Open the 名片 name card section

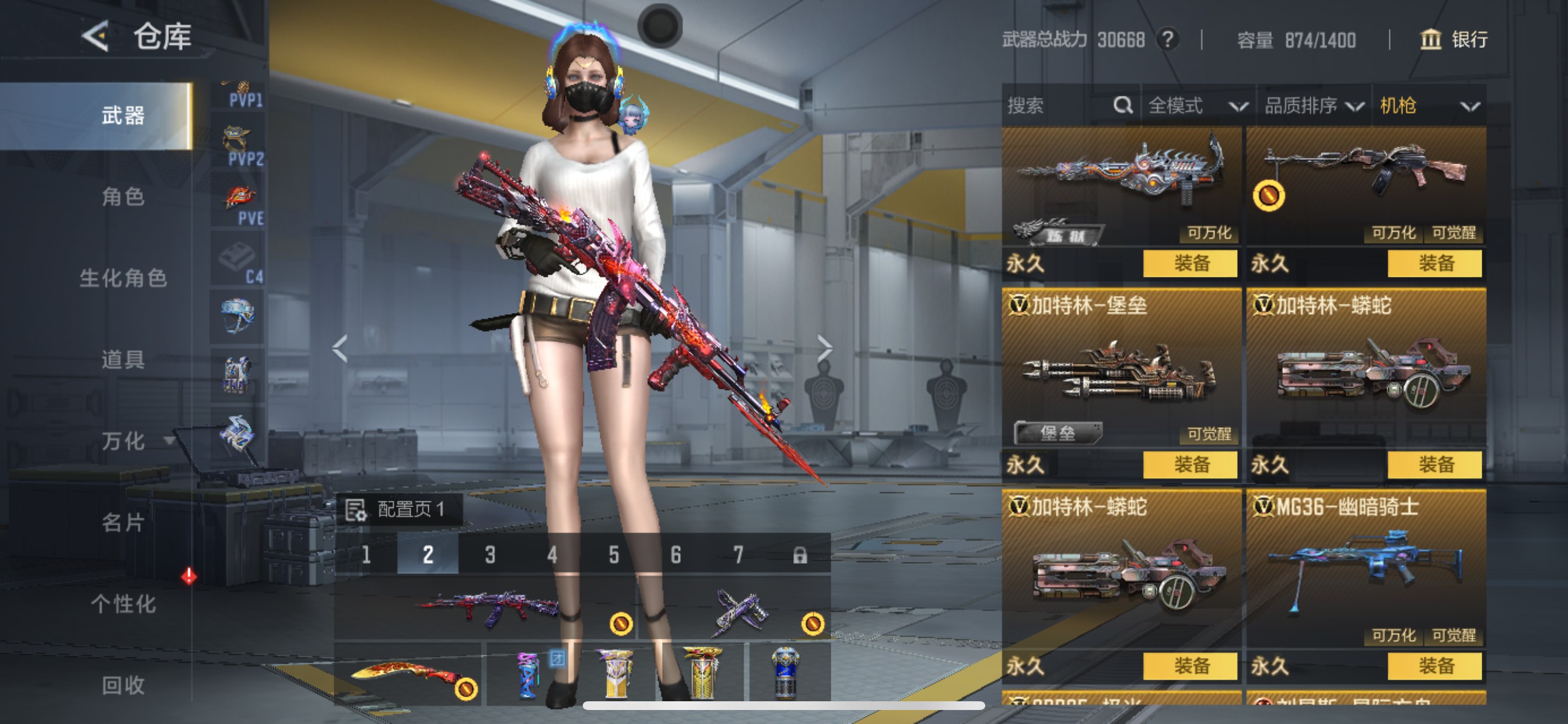123,522
